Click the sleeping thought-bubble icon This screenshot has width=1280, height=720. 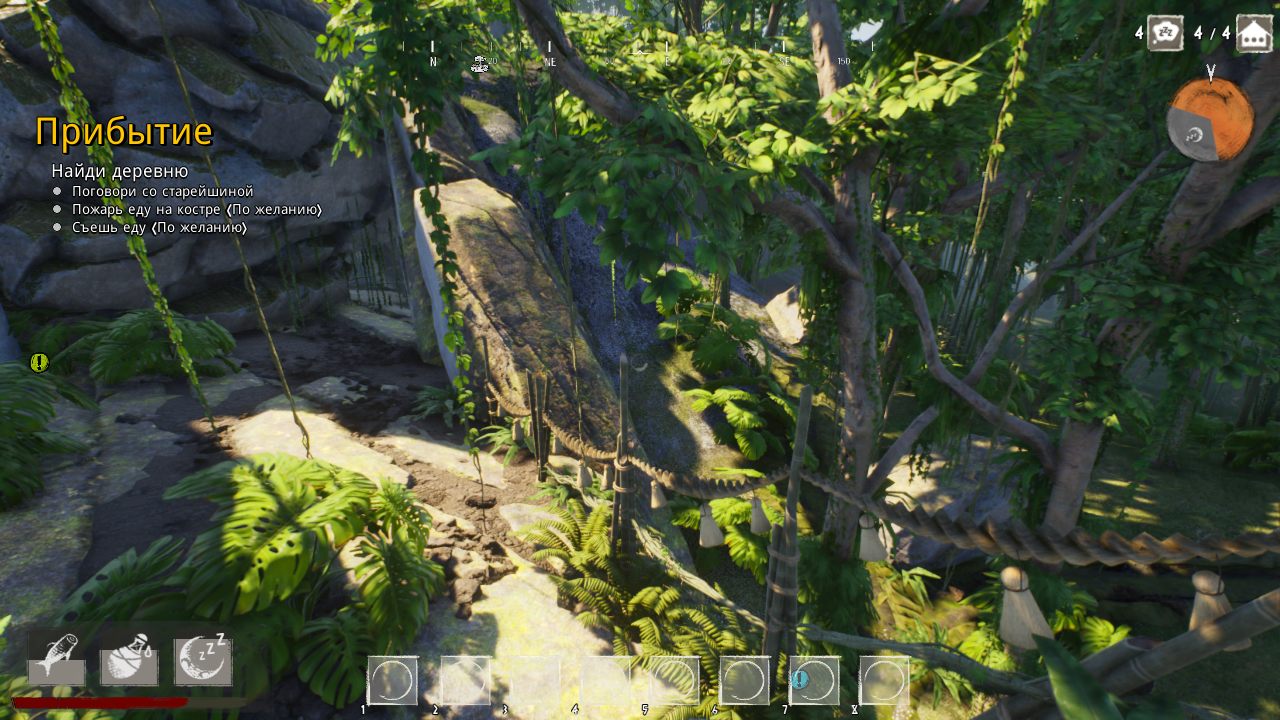[x=1165, y=33]
